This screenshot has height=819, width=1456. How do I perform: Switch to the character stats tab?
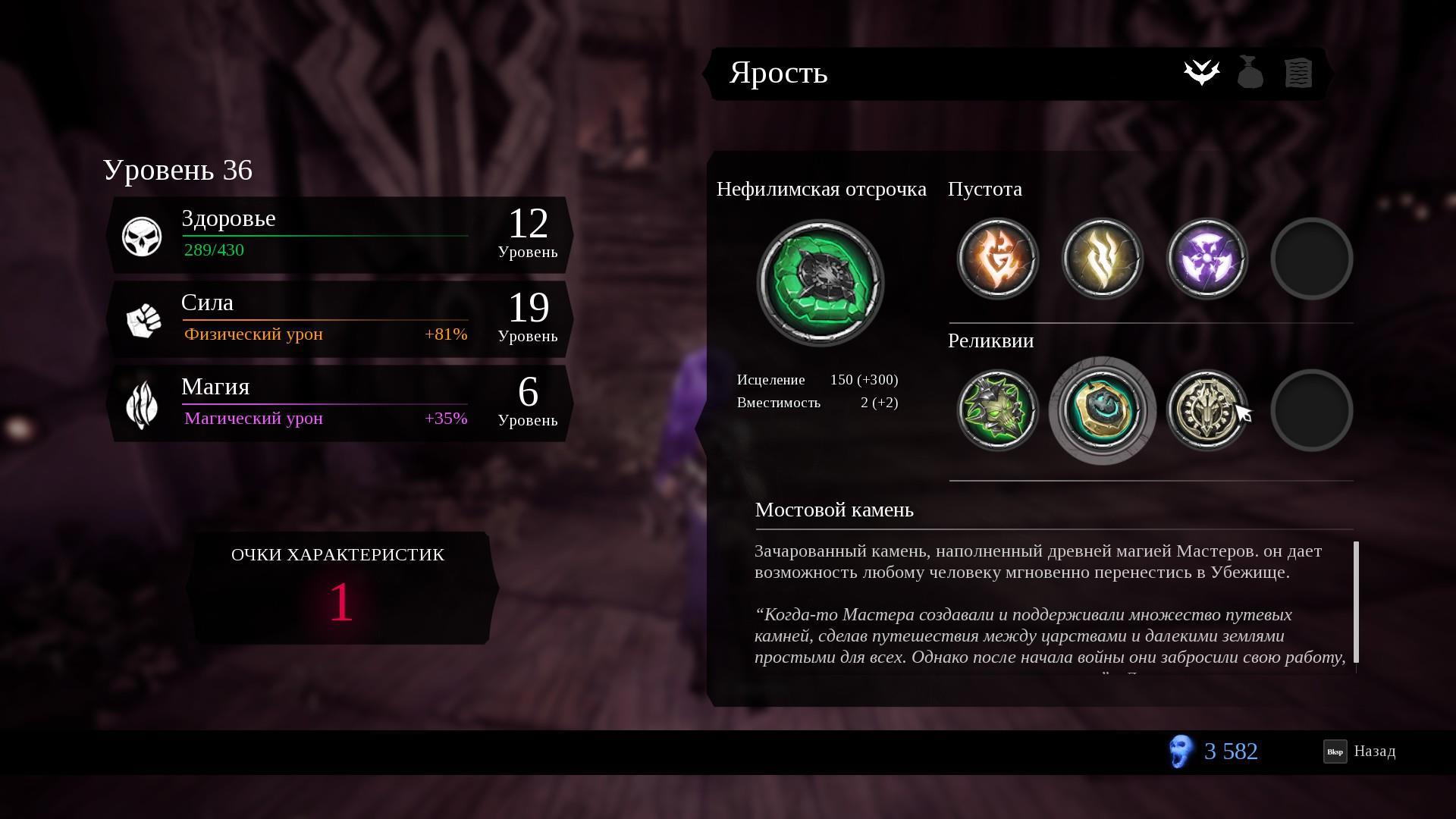[x=1201, y=73]
